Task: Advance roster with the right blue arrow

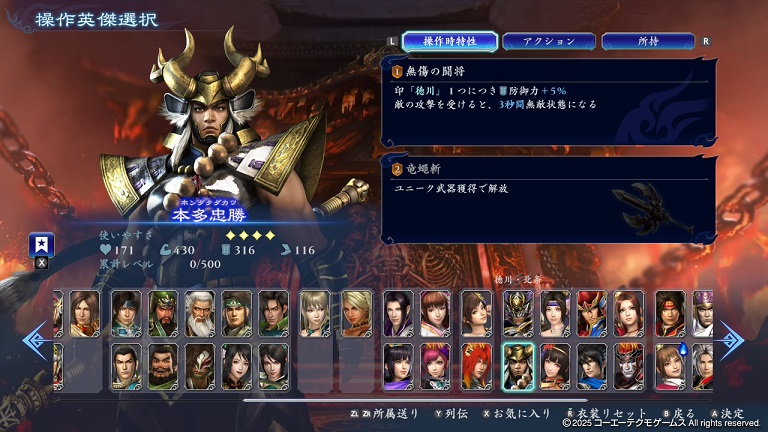Action: [733, 340]
